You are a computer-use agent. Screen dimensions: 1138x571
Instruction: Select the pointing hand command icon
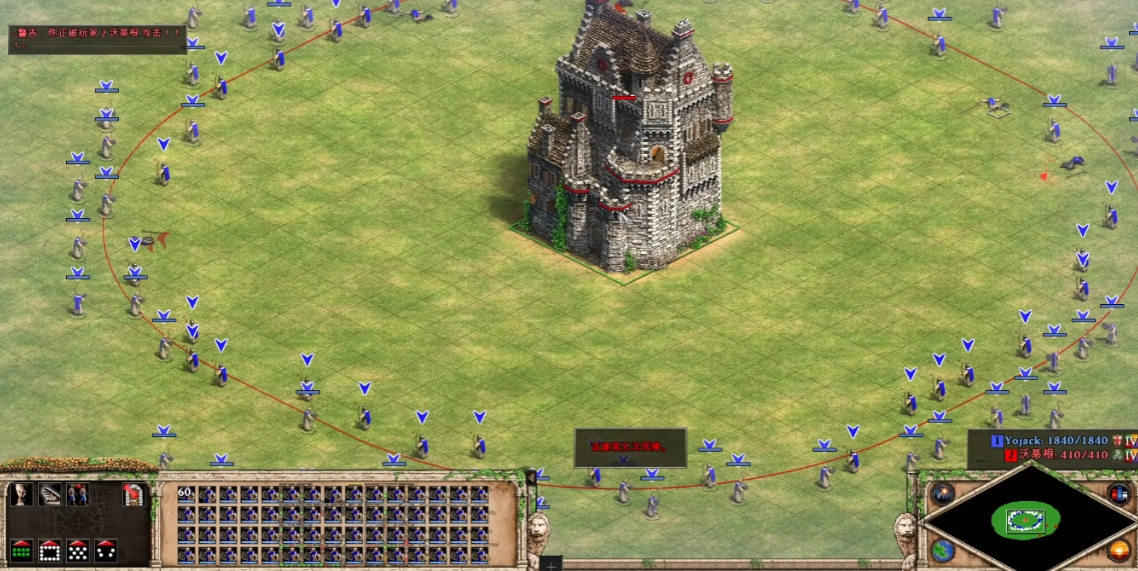pyautogui.click(x=49, y=494)
